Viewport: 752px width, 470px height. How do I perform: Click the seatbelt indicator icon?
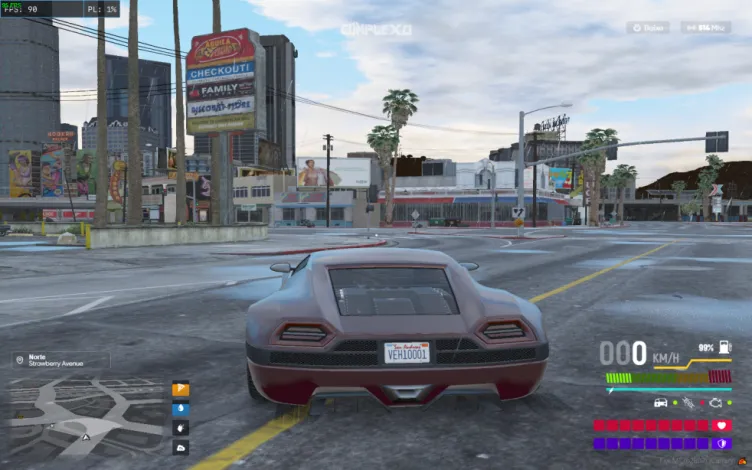click(686, 403)
